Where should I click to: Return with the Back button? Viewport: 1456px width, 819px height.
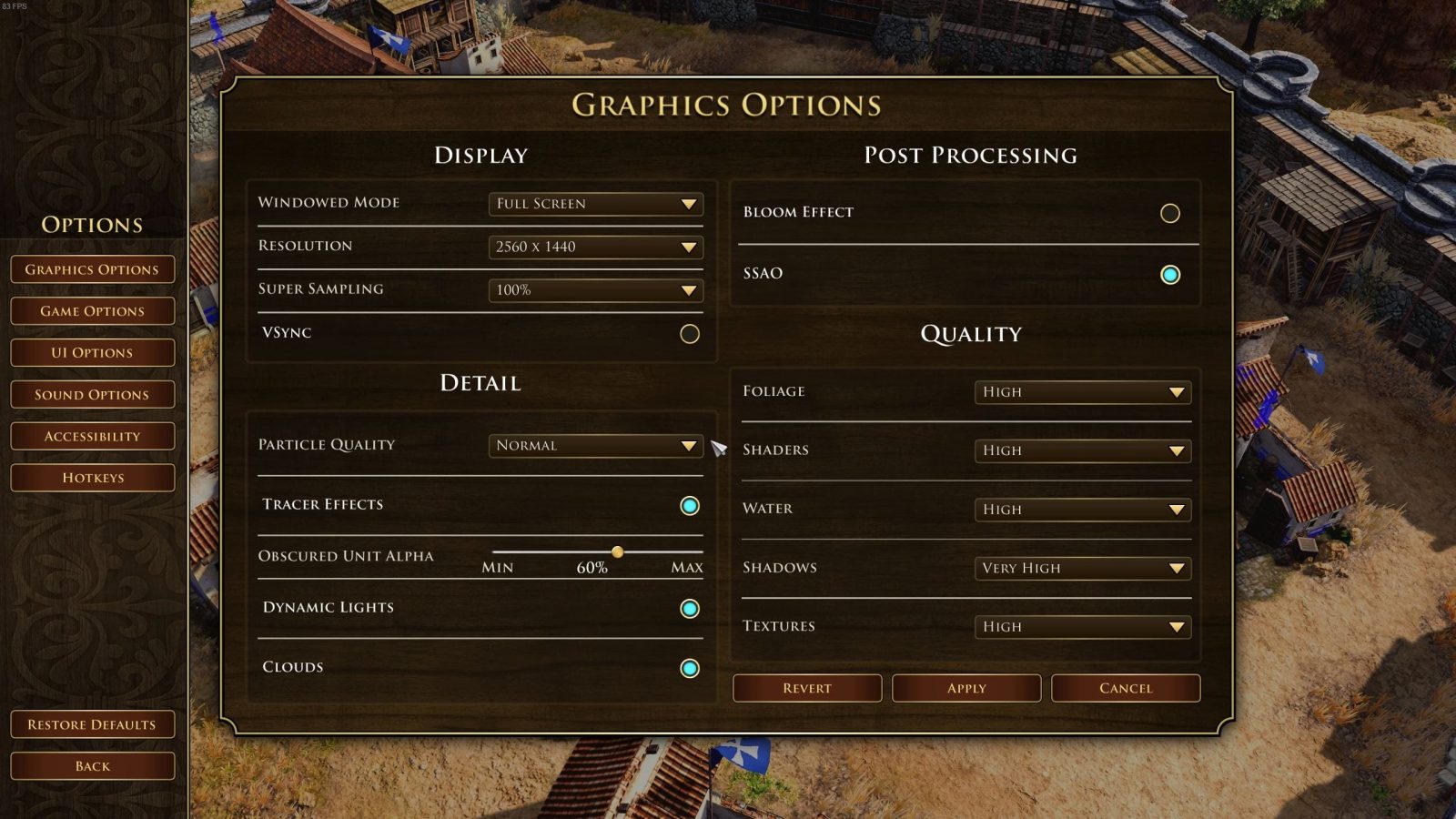92,766
